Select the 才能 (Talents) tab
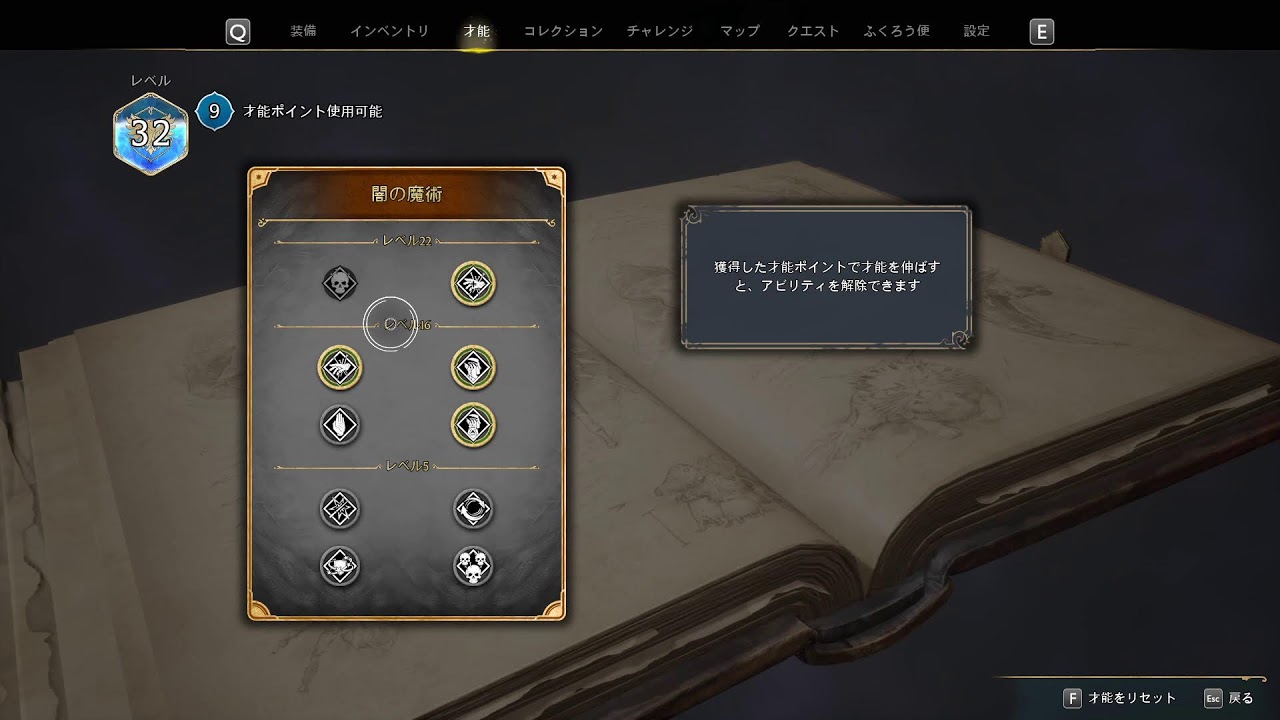This screenshot has width=1280, height=720. tap(477, 31)
